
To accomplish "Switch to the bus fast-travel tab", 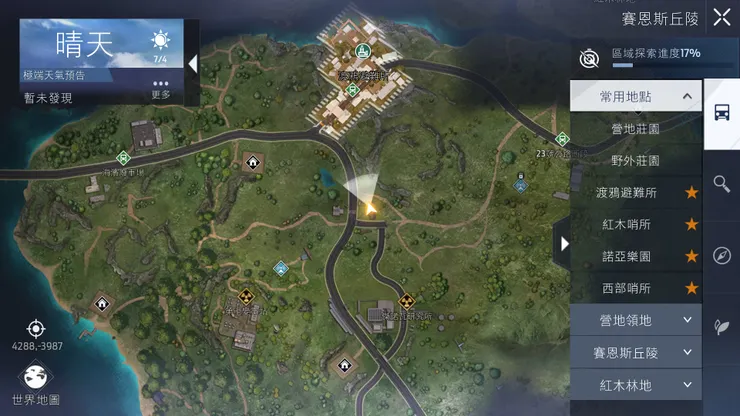I will point(721,112).
